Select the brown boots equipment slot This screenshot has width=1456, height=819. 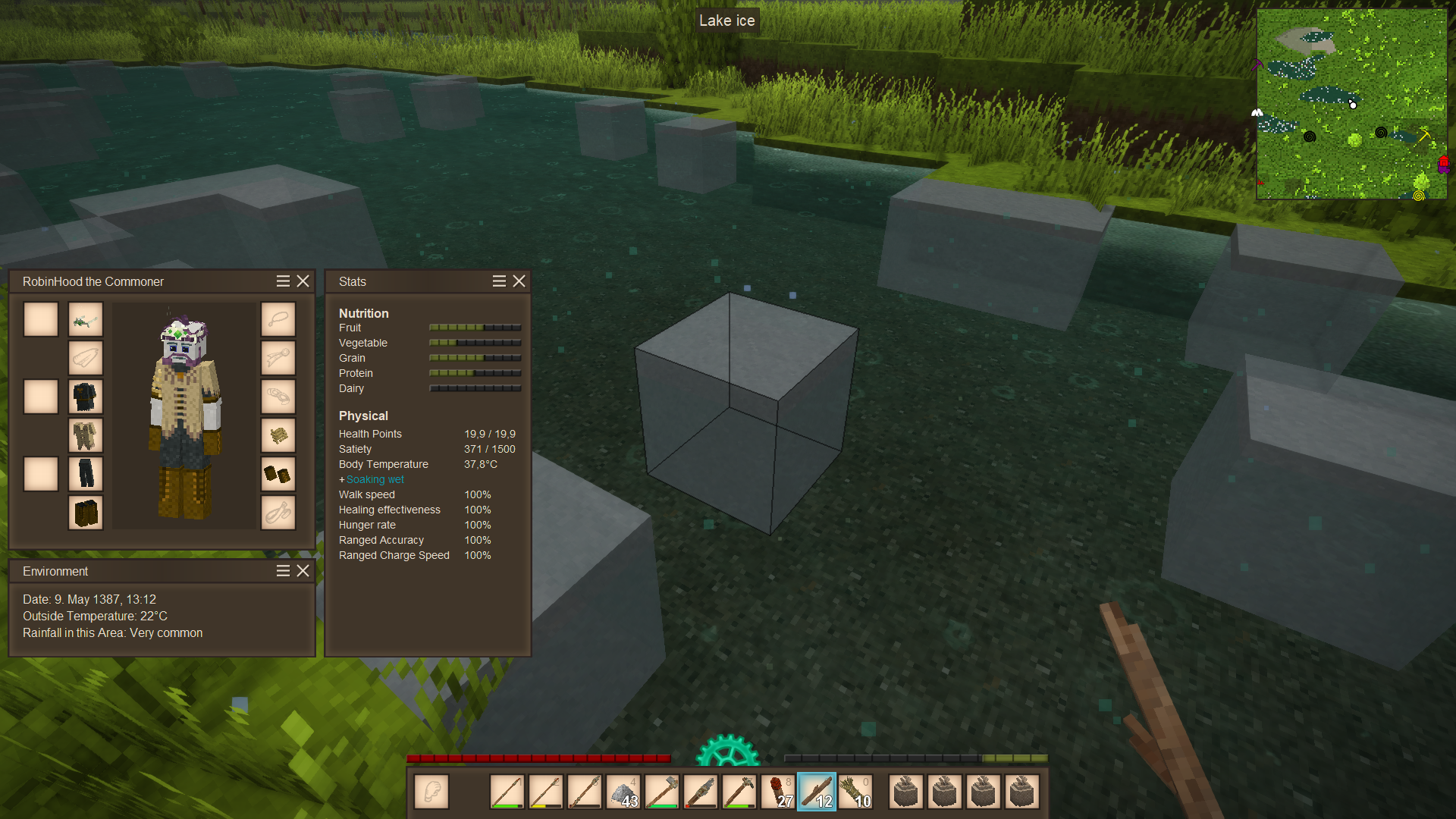86,513
